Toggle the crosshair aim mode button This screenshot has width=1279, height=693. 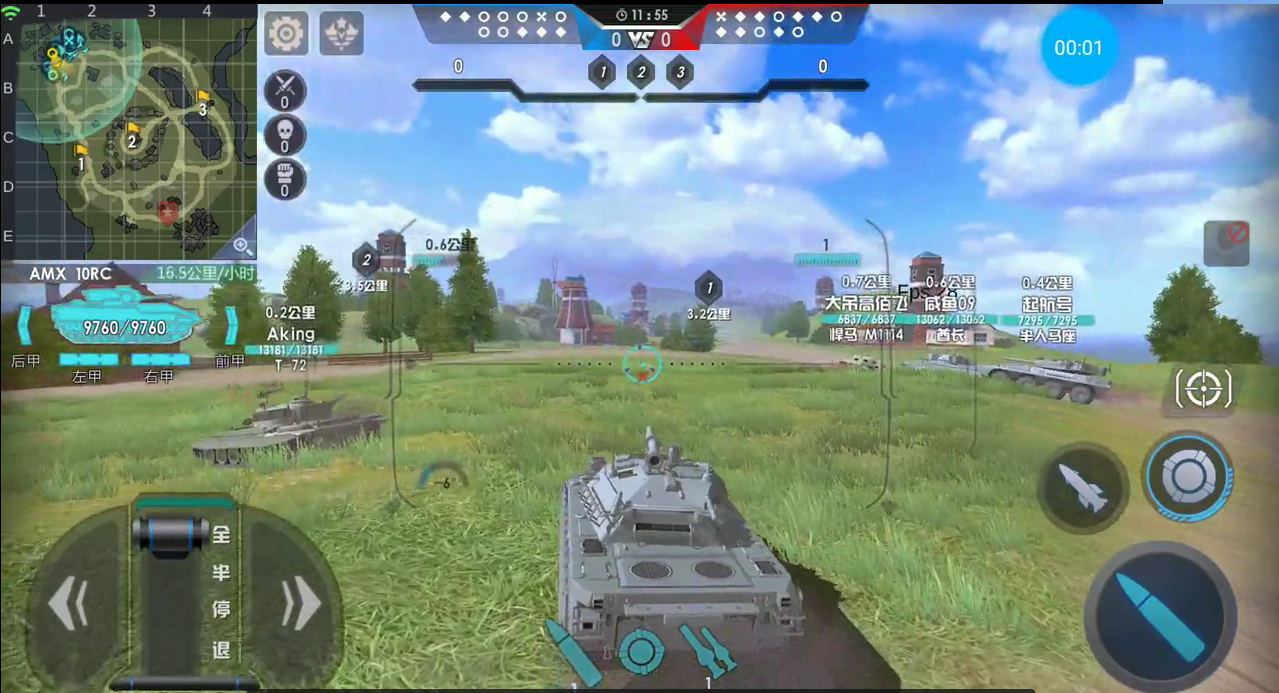point(1202,388)
